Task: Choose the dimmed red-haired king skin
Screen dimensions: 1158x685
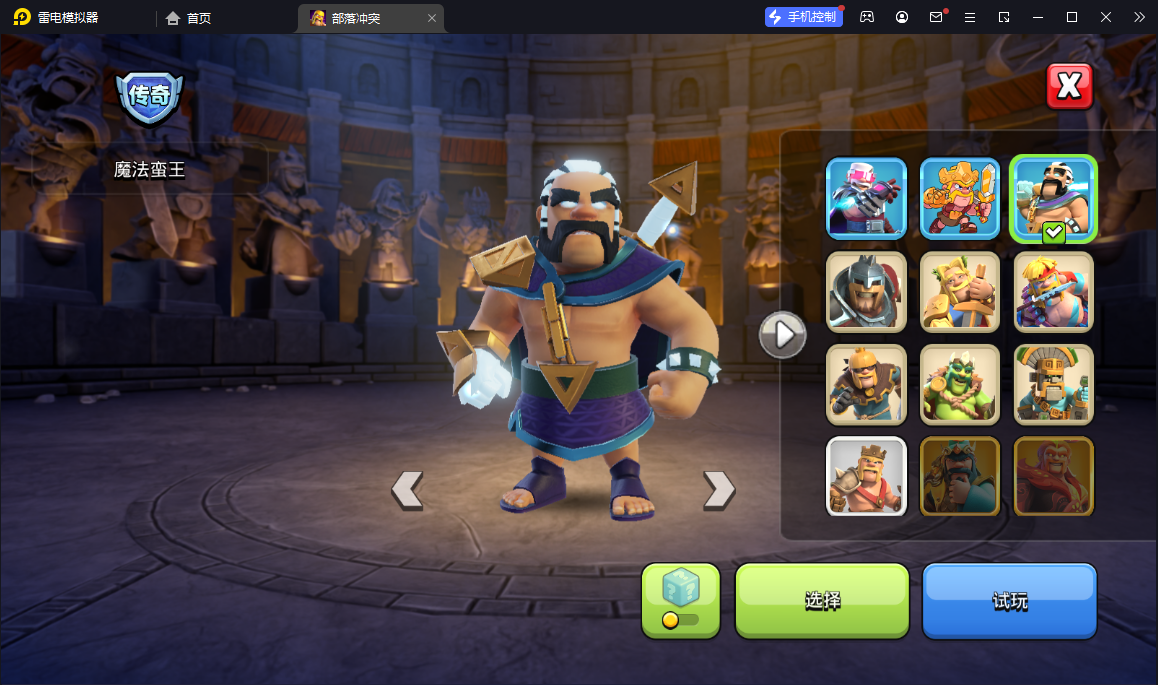Action: [x=1053, y=476]
